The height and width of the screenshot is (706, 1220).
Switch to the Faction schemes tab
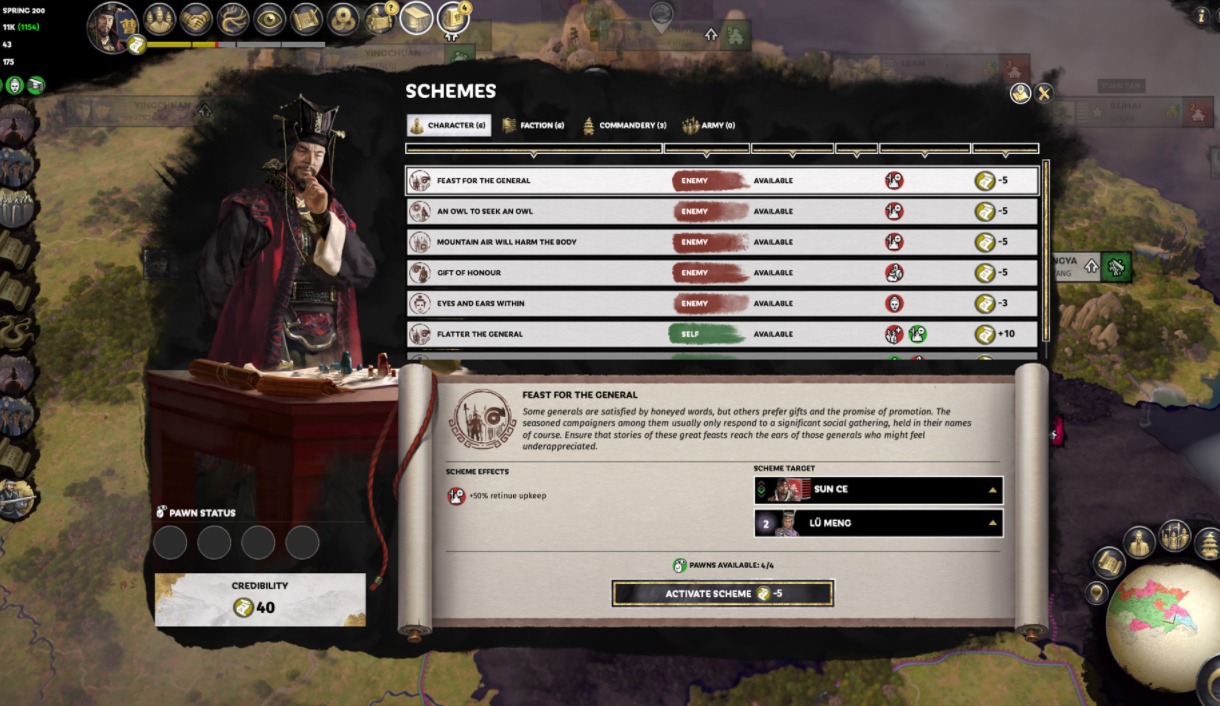[x=533, y=126]
